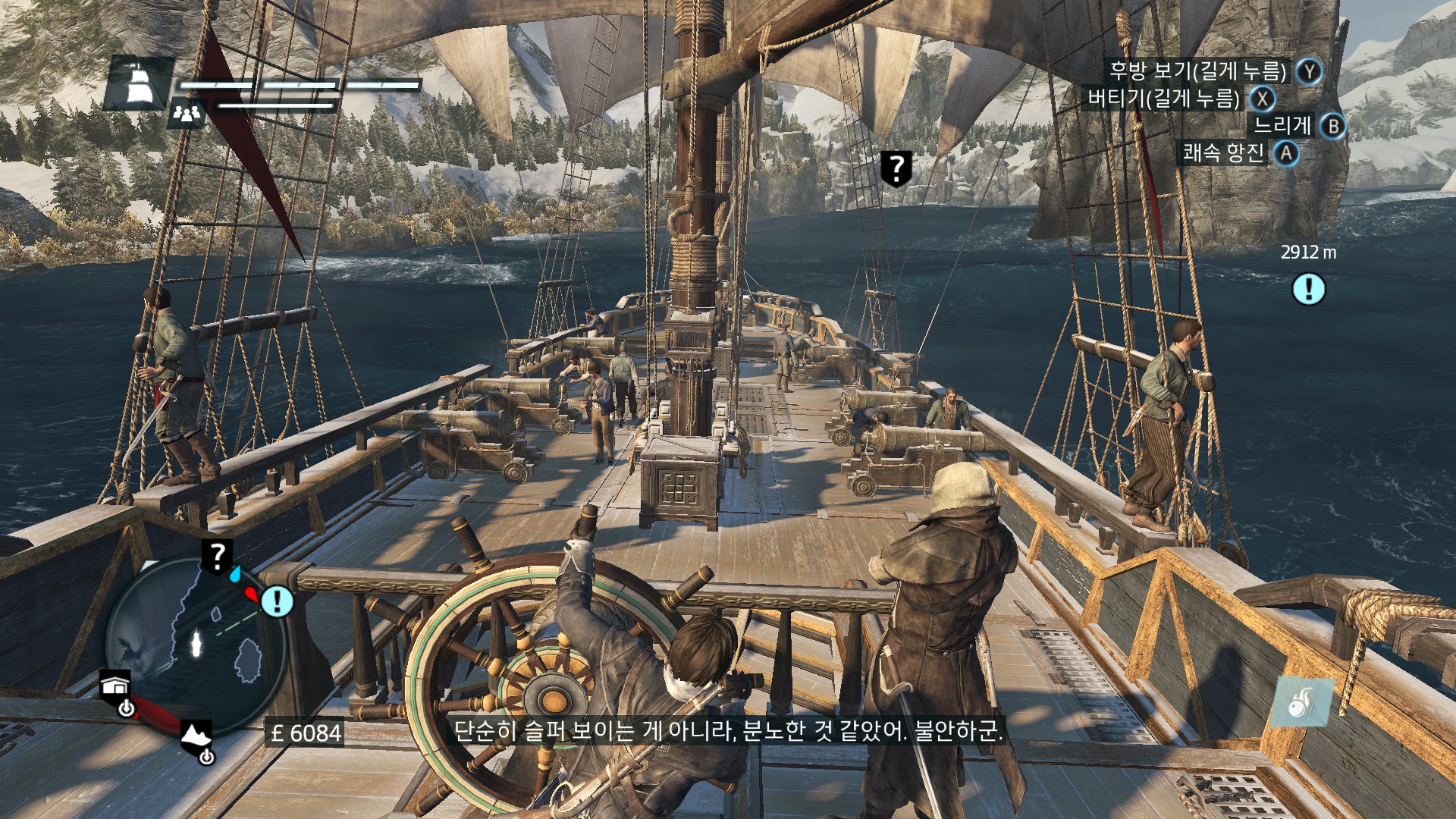1456x819 pixels.
Task: Select the mountain marker on the minimap edge
Action: (x=196, y=736)
